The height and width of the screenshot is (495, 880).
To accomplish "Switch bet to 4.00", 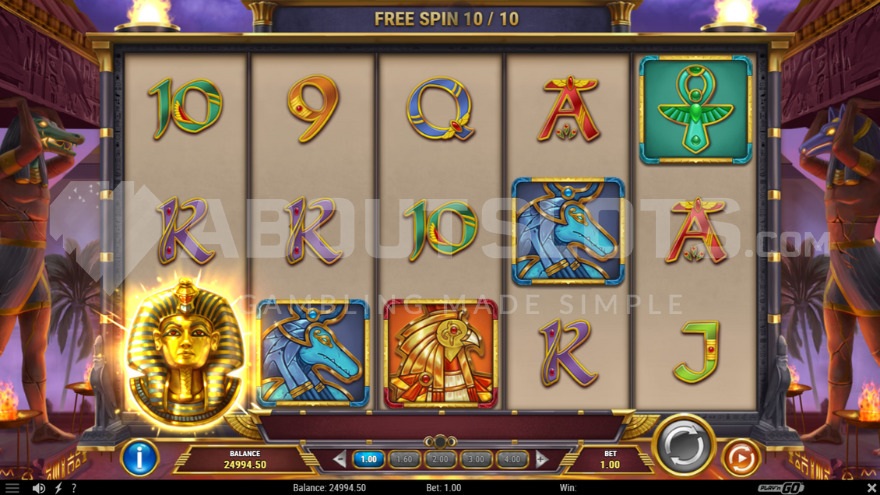I will (x=509, y=459).
